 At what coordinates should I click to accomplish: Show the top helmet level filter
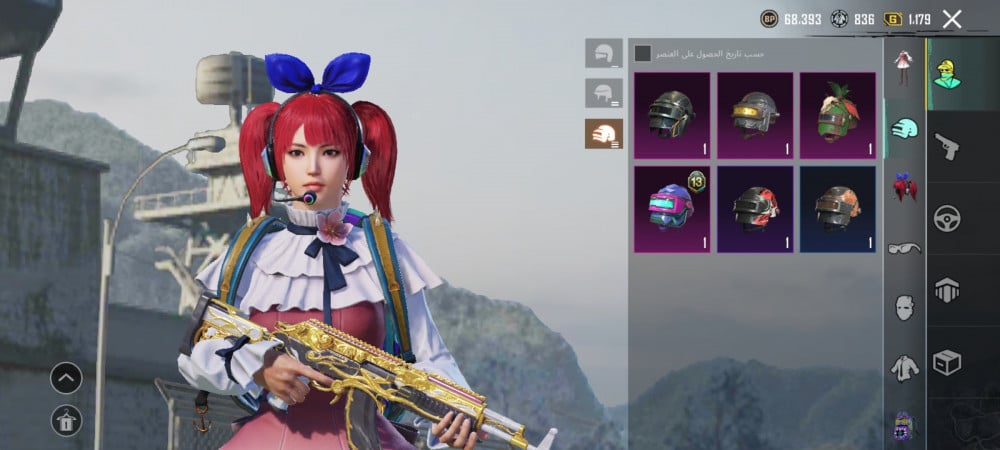tap(603, 53)
